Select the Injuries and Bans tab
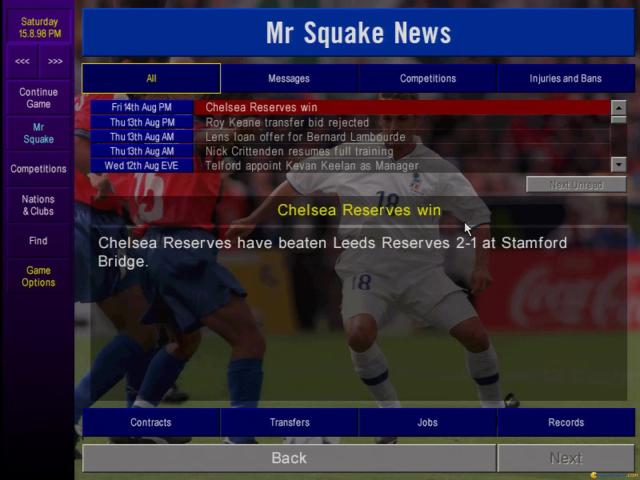The height and width of the screenshot is (480, 640). tap(566, 78)
